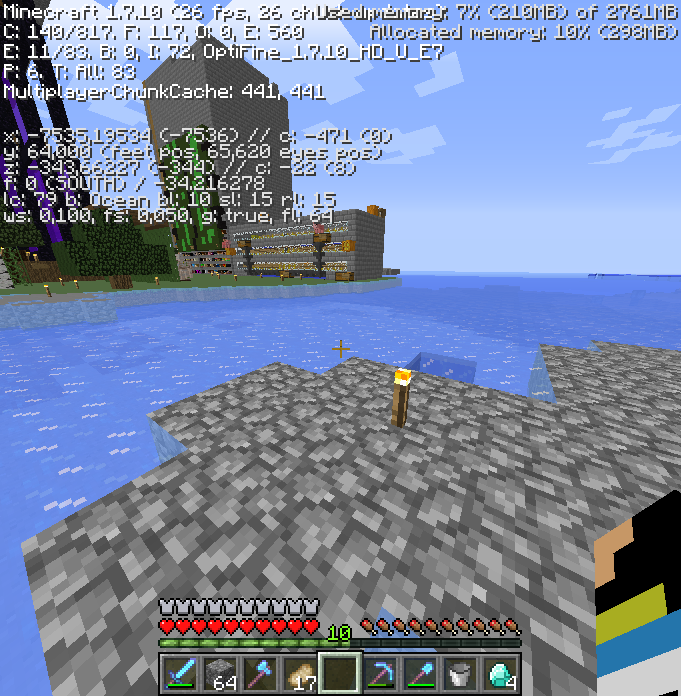Equip the diamond pickaxe slot
Screen dimensions: 681x696
point(381,672)
